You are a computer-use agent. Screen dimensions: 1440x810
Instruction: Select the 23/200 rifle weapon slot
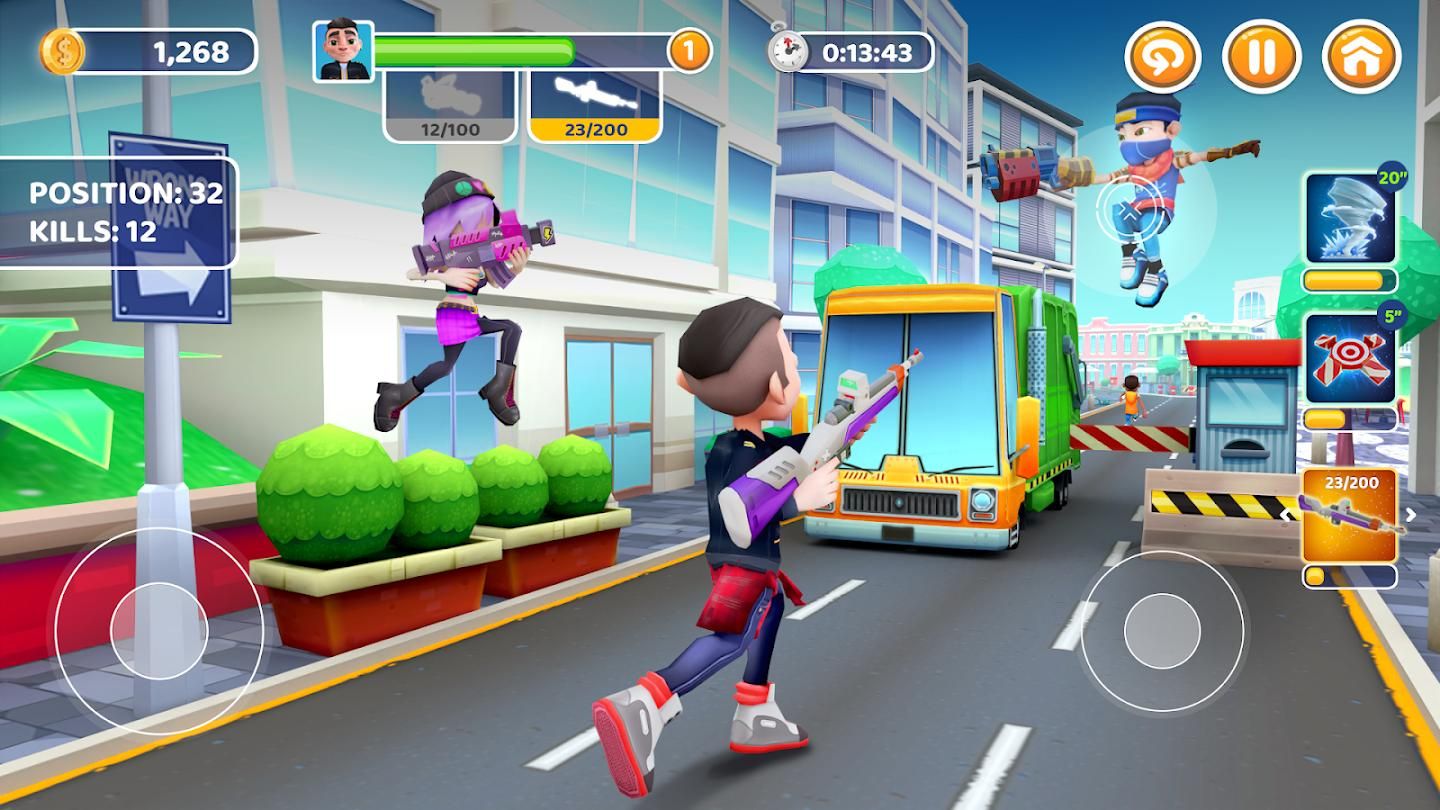(x=595, y=105)
